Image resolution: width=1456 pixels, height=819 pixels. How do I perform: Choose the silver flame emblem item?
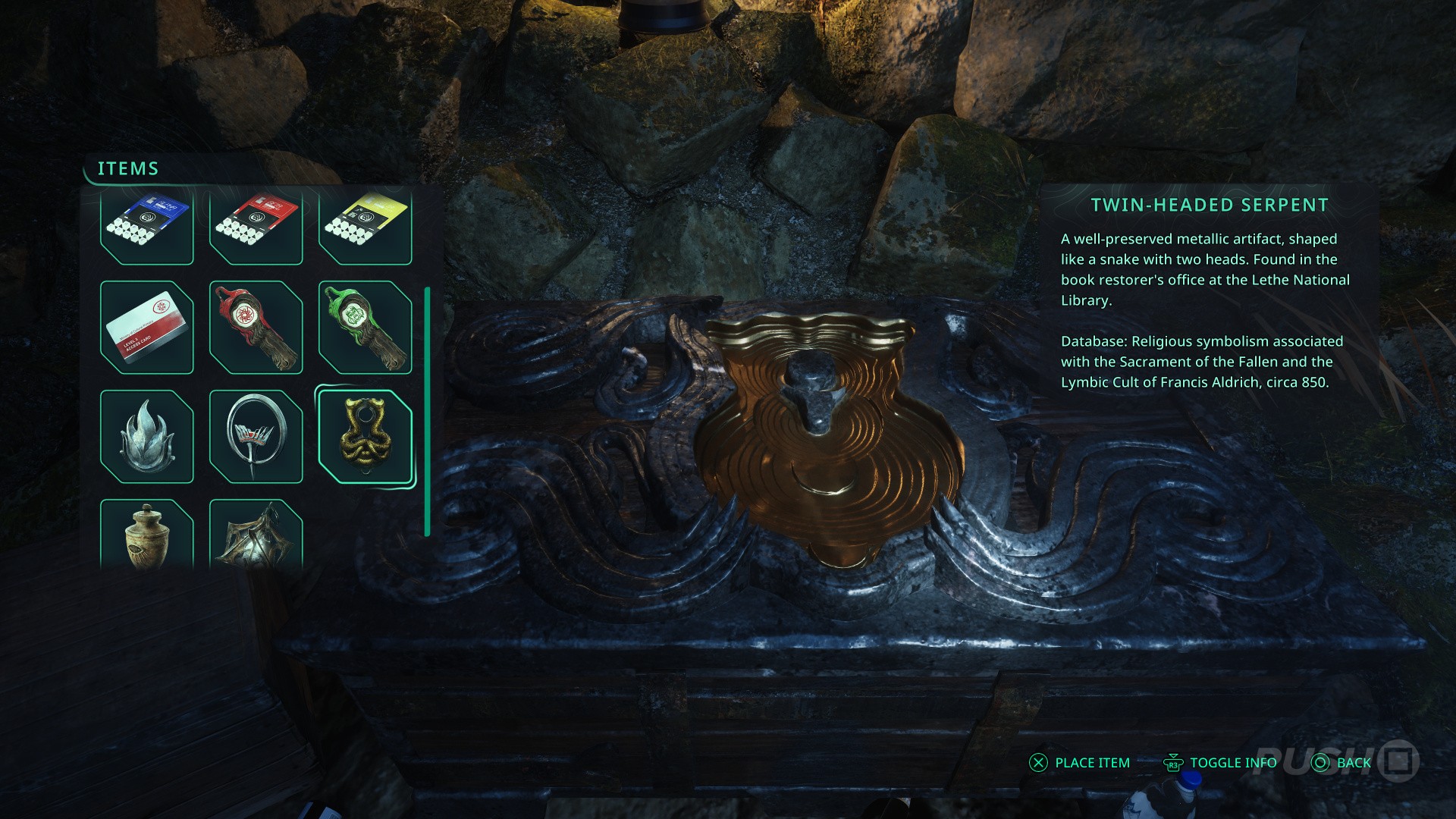point(146,437)
